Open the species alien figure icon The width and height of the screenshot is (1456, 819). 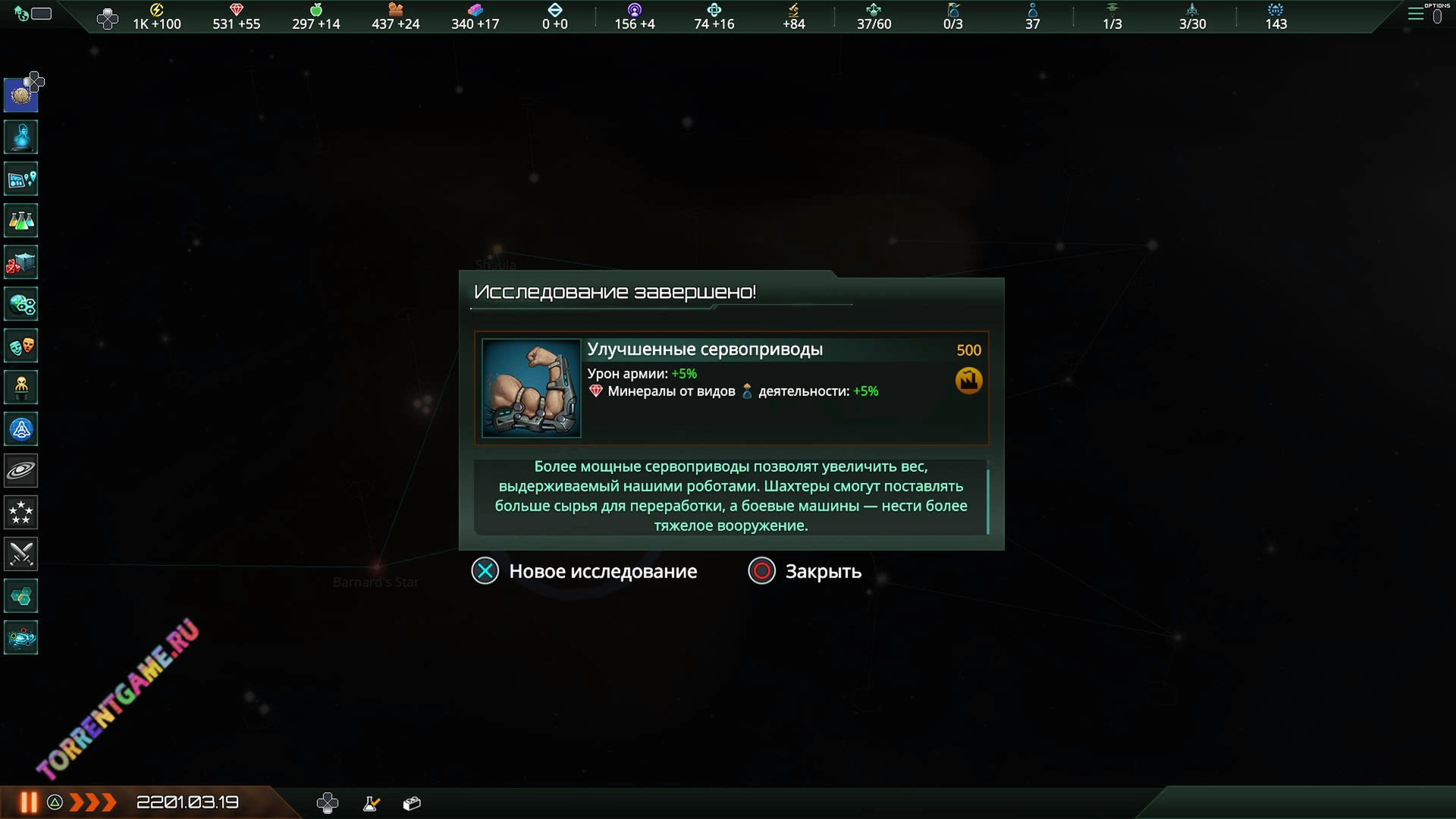(21, 388)
